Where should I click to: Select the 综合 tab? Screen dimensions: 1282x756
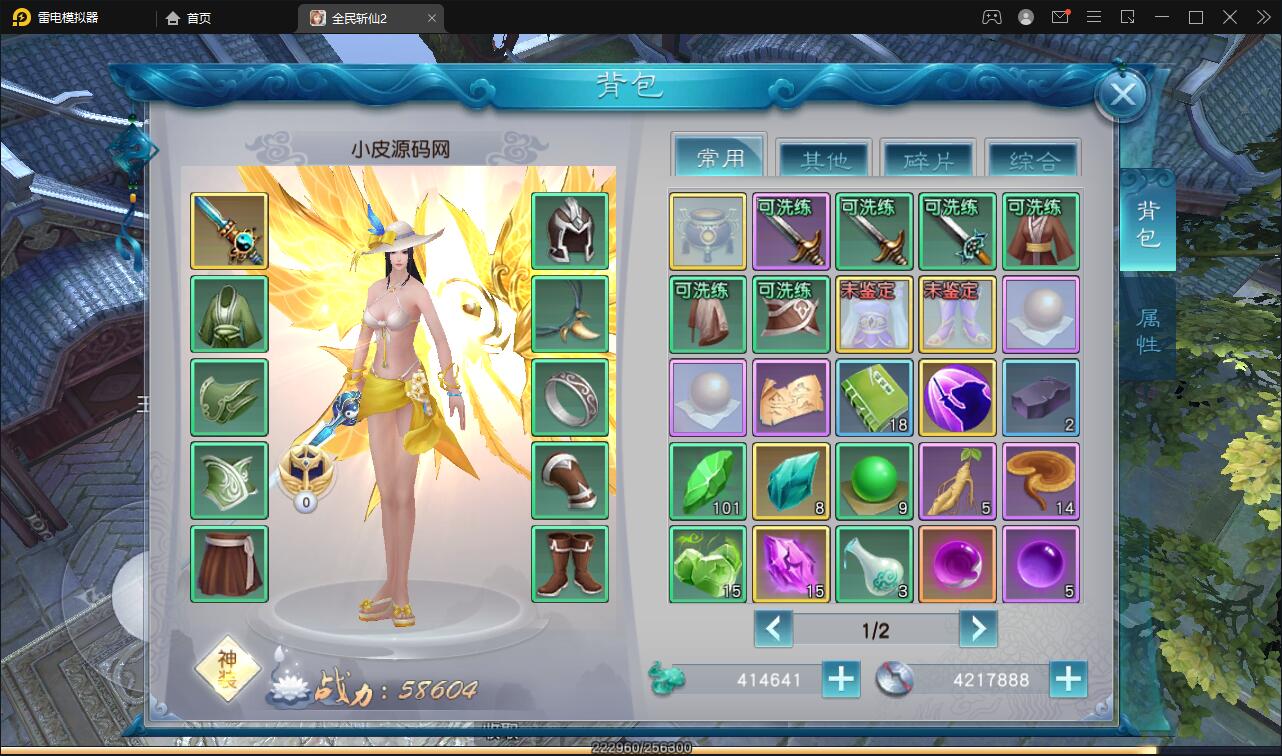(1033, 160)
